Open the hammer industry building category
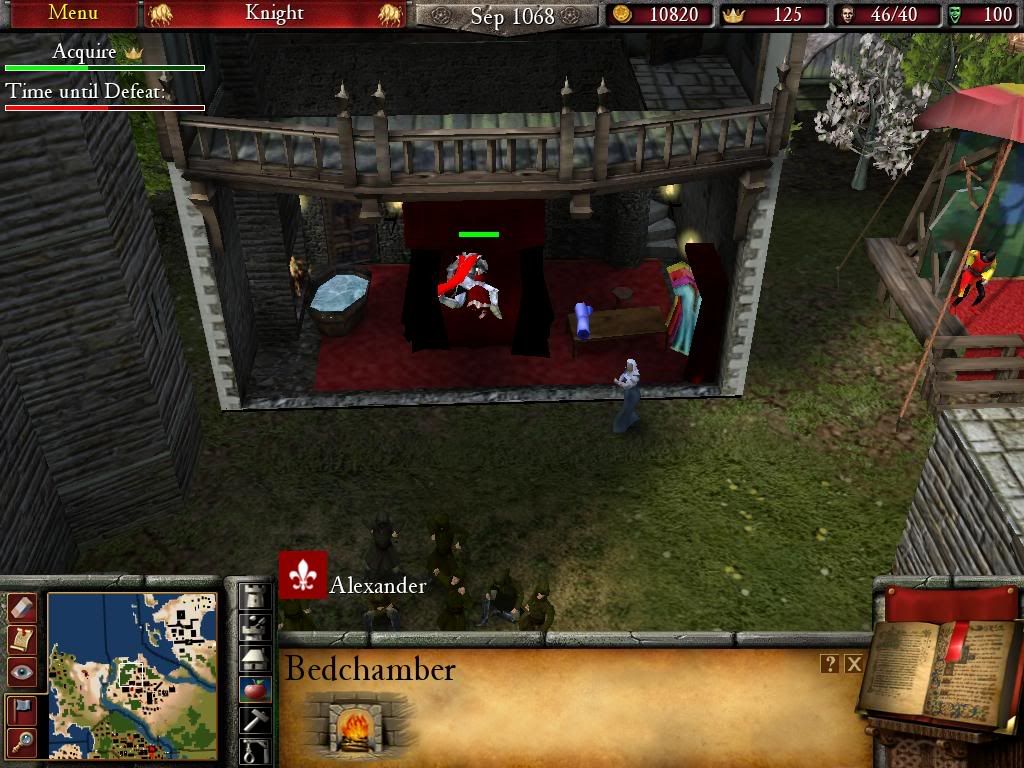The width and height of the screenshot is (1024, 768). [256, 720]
